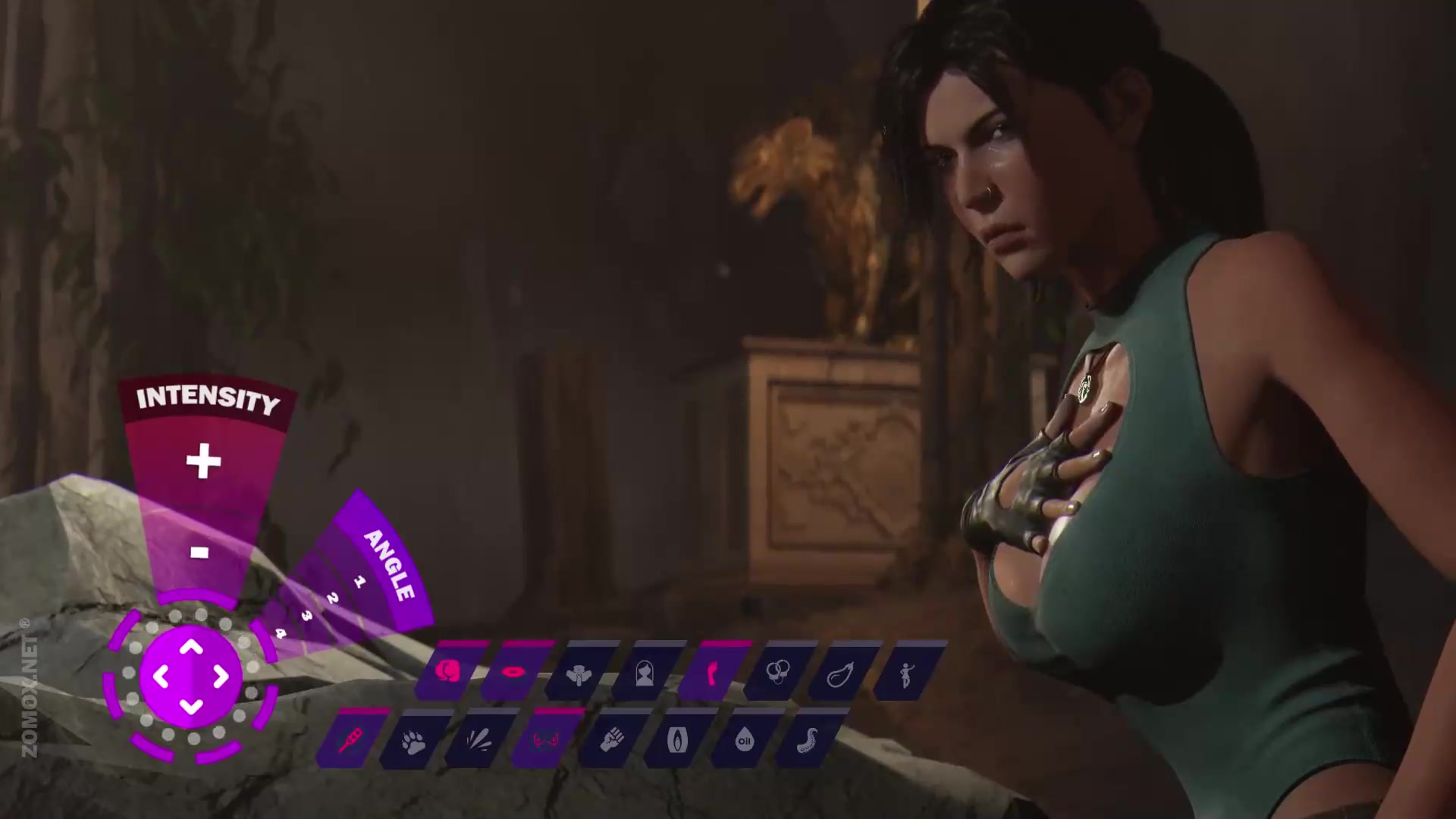This screenshot has width=1456, height=819.
Task: Select the paw print icon tile
Action: point(413,739)
